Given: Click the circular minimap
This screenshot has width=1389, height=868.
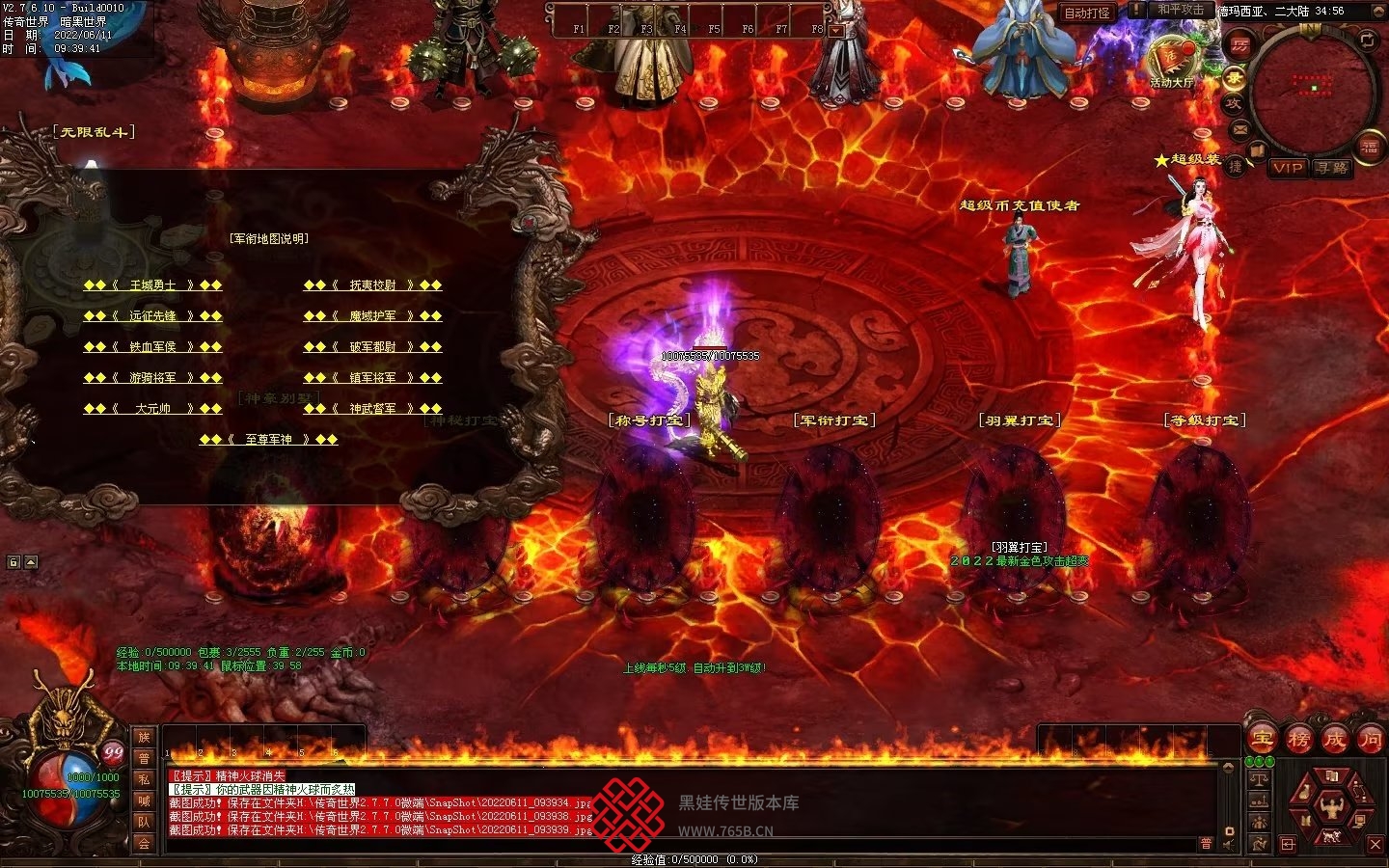Looking at the screenshot, I should 1313,89.
